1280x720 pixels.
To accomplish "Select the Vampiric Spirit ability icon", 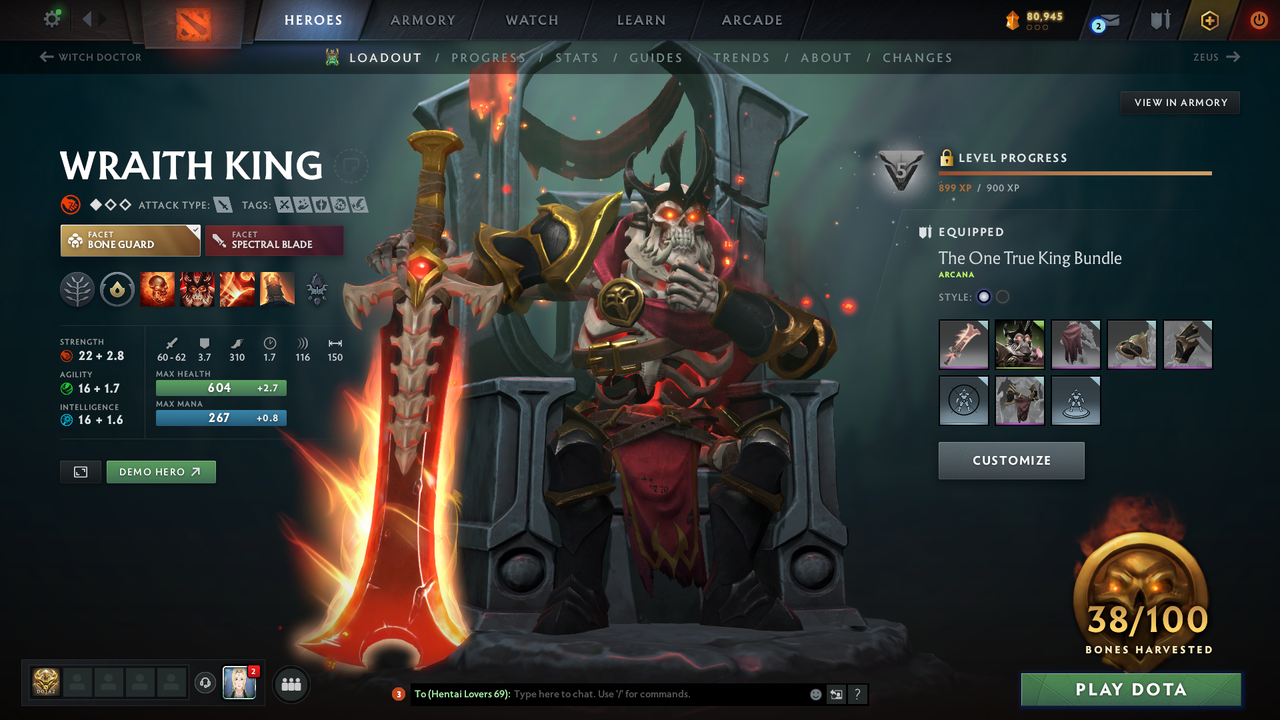I will point(196,289).
